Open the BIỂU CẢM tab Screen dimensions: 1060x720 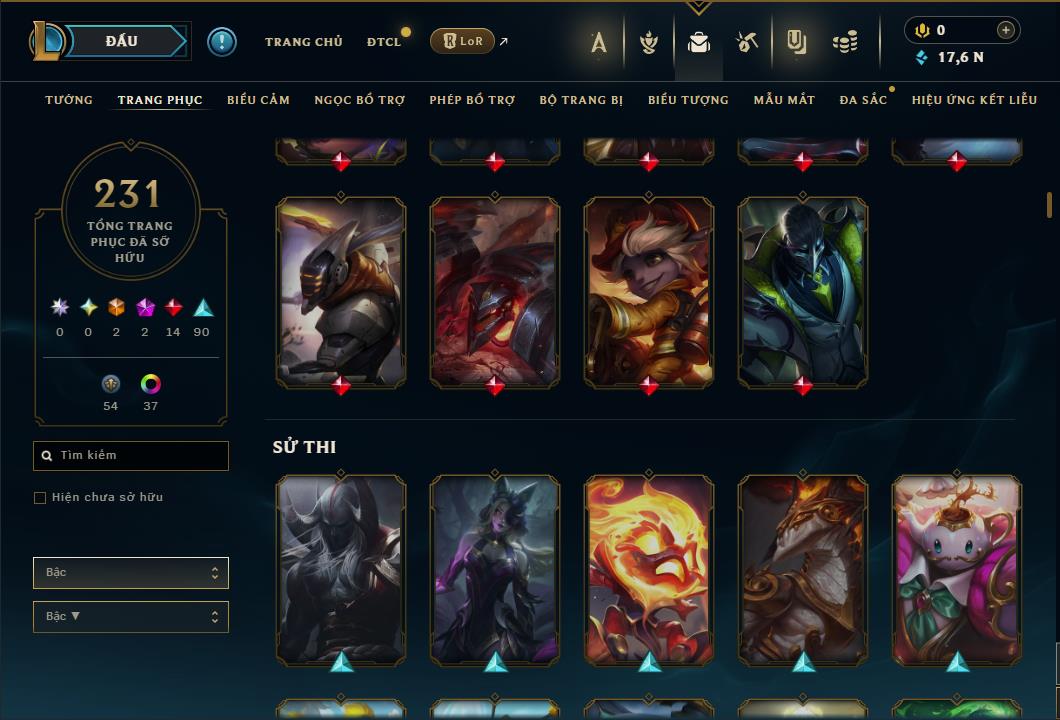pyautogui.click(x=258, y=100)
